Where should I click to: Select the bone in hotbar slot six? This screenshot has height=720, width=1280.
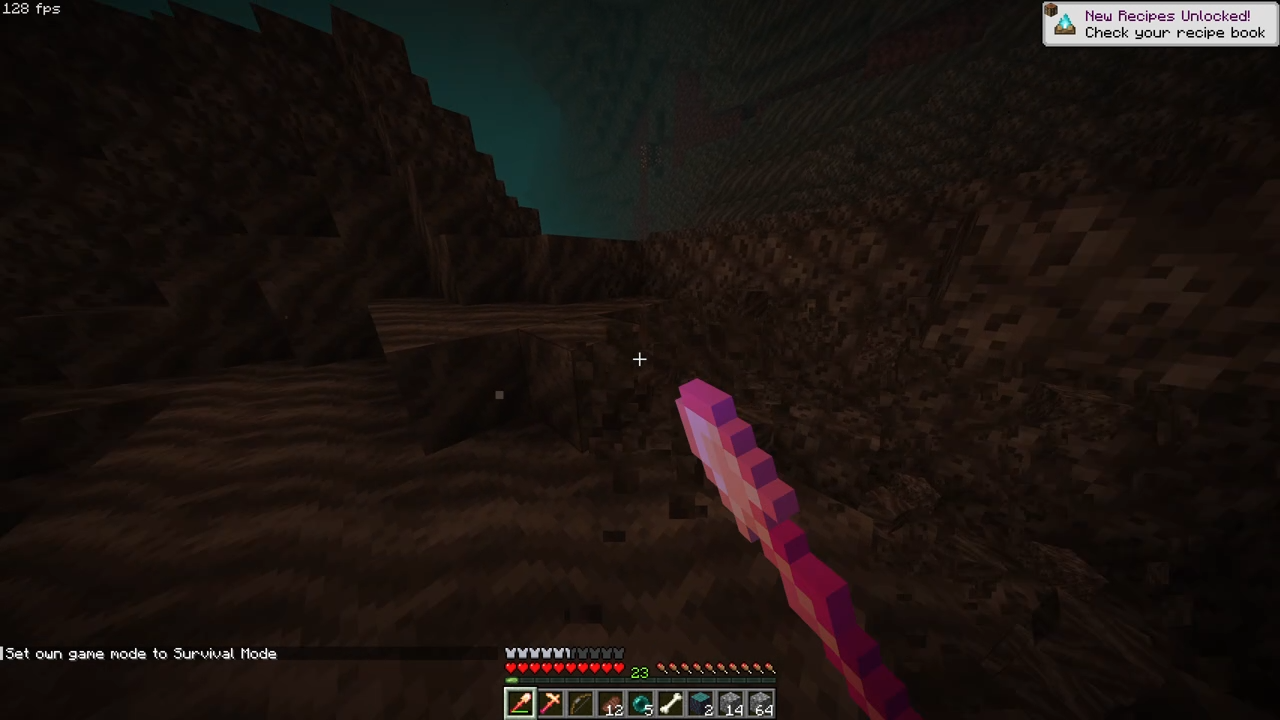[673, 705]
